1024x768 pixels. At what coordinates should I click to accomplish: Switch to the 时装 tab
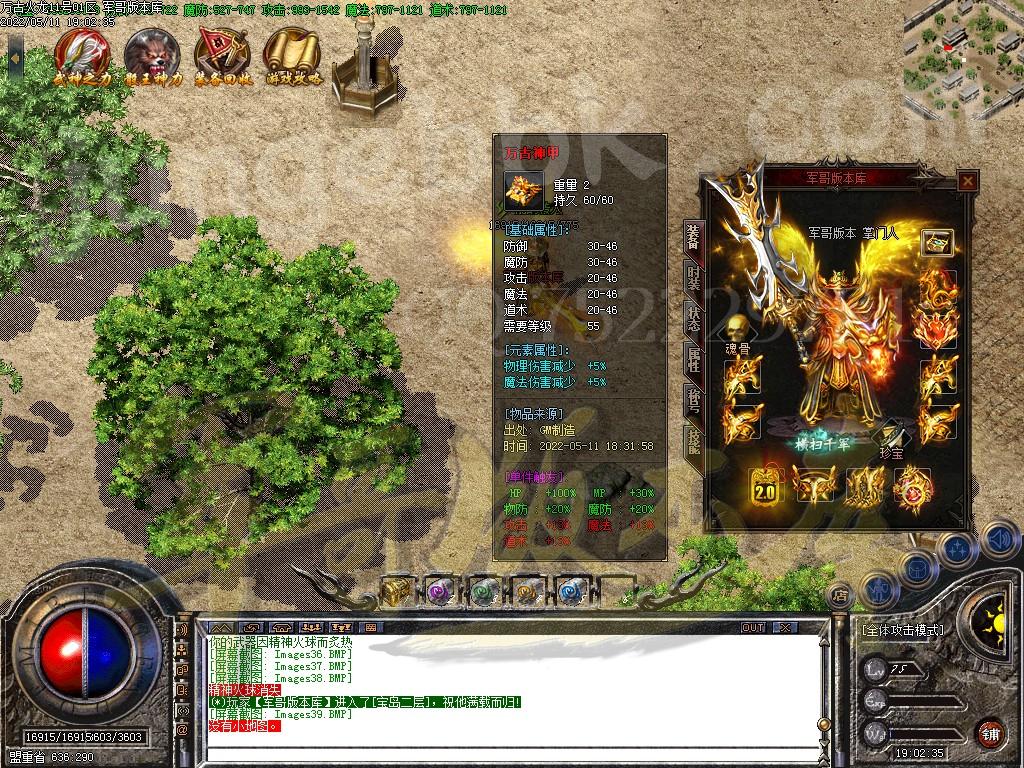693,276
